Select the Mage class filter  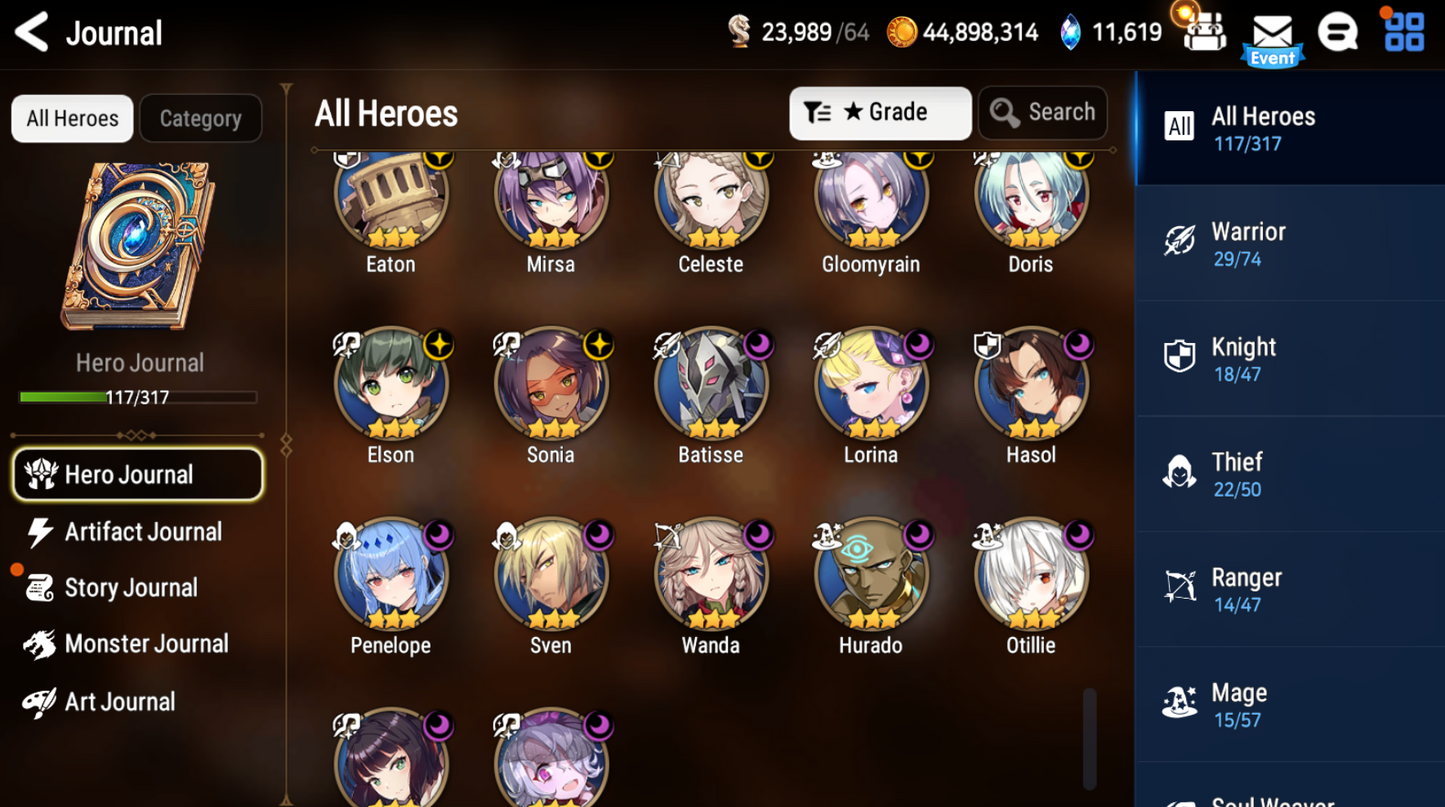click(x=1290, y=703)
